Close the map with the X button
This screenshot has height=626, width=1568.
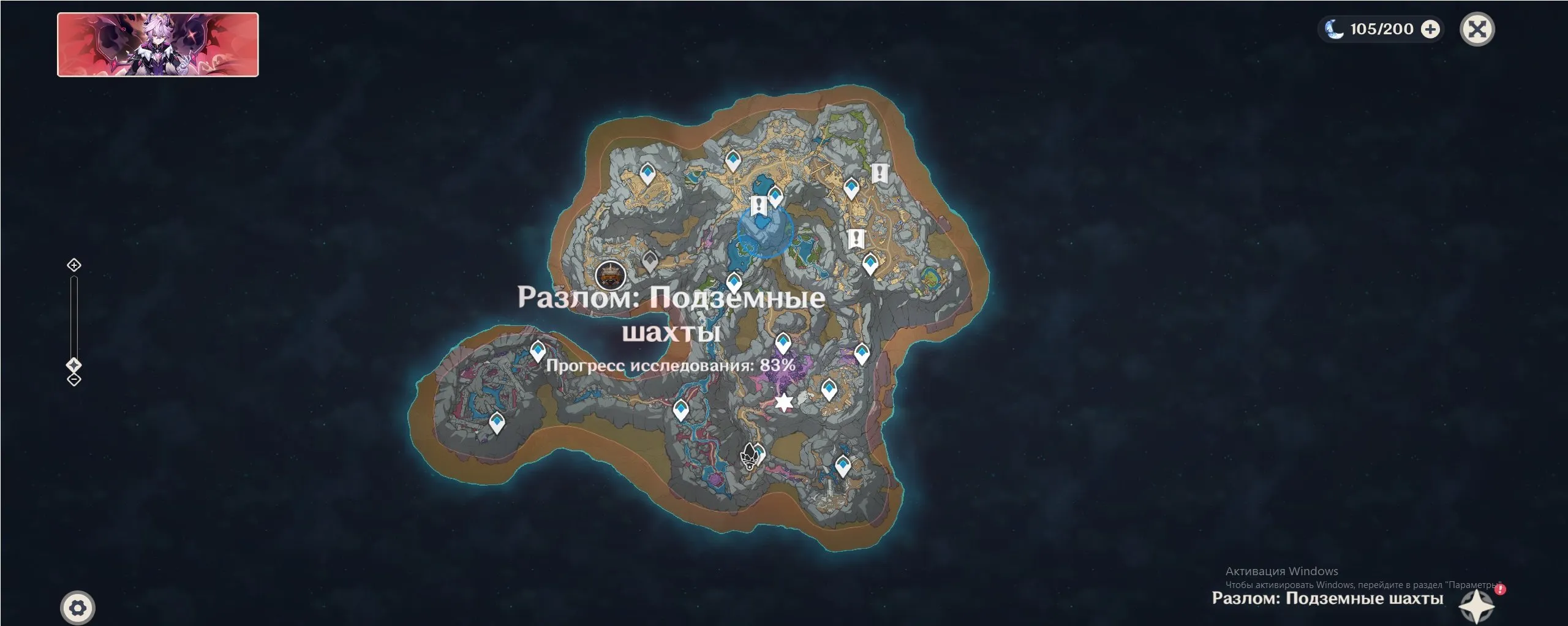click(x=1477, y=29)
